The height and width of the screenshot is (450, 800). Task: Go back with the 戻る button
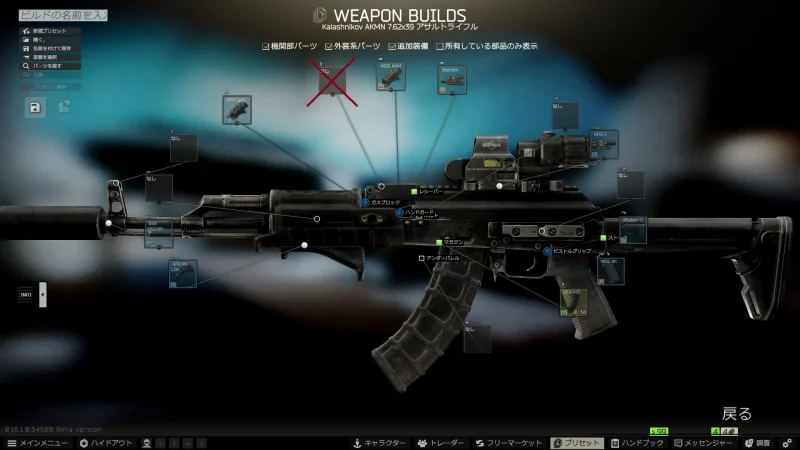[737, 413]
